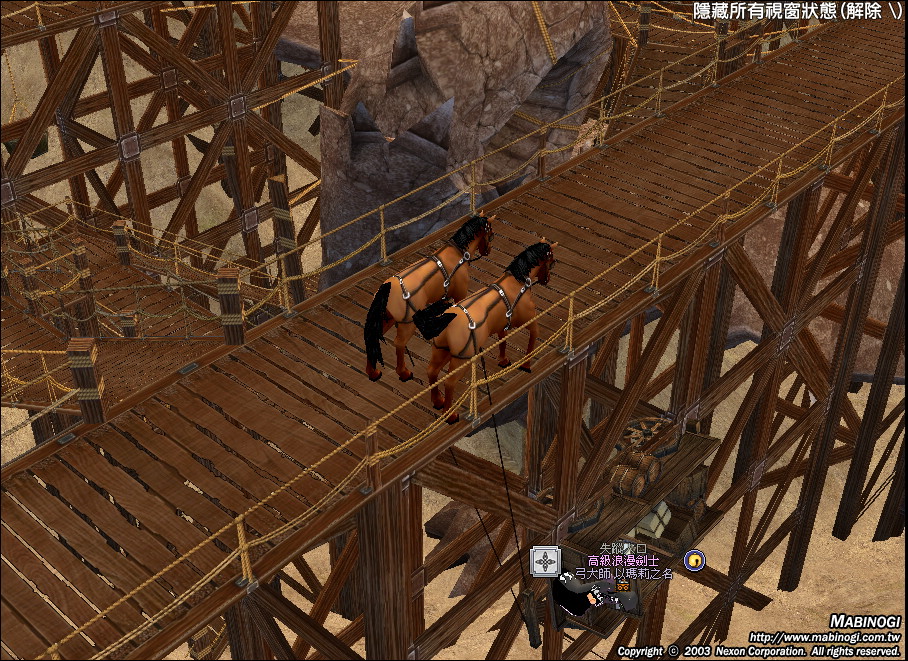Screen dimensions: 908x661
Task: Open the mabinogi.com.tw website link
Action: tap(824, 637)
